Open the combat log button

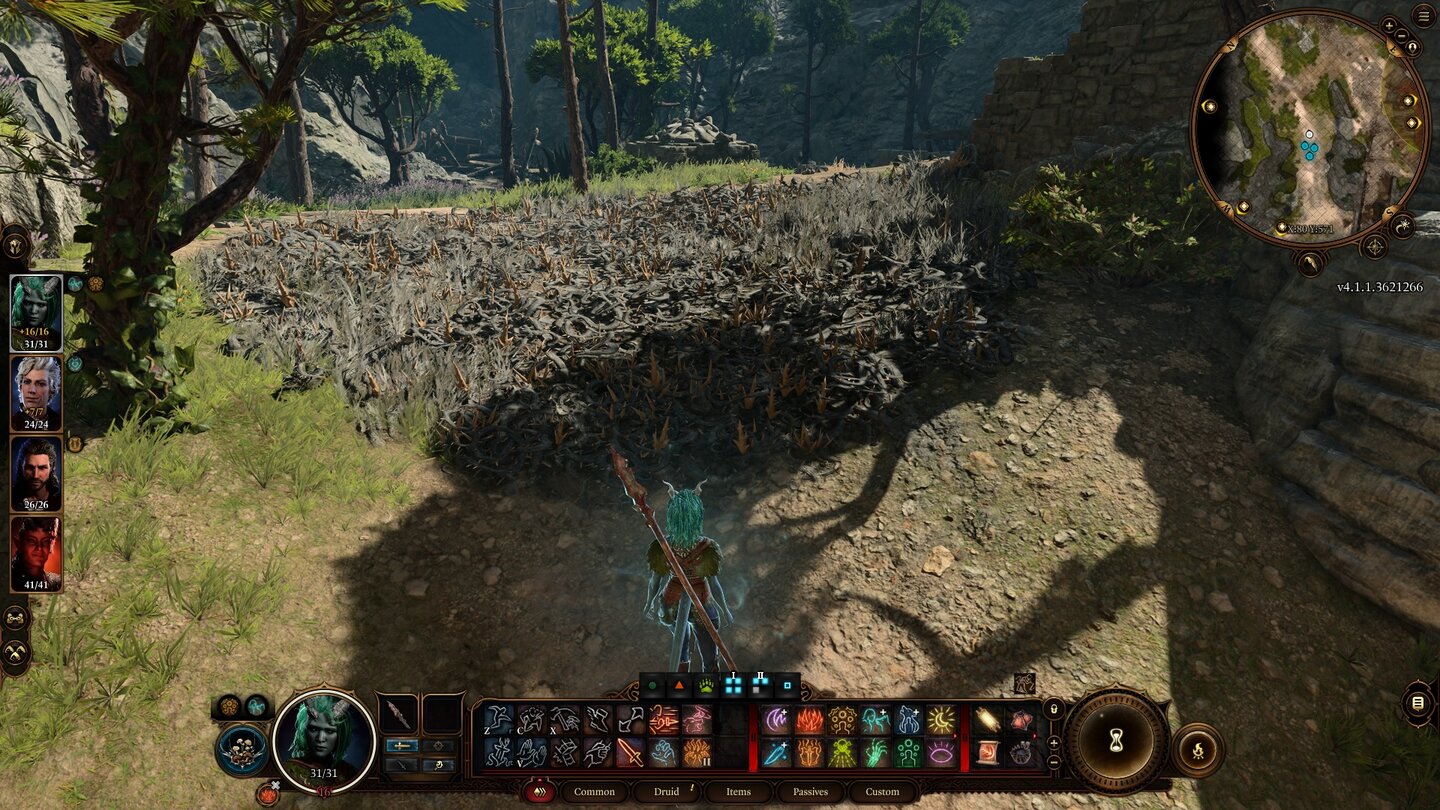pyautogui.click(x=1417, y=703)
